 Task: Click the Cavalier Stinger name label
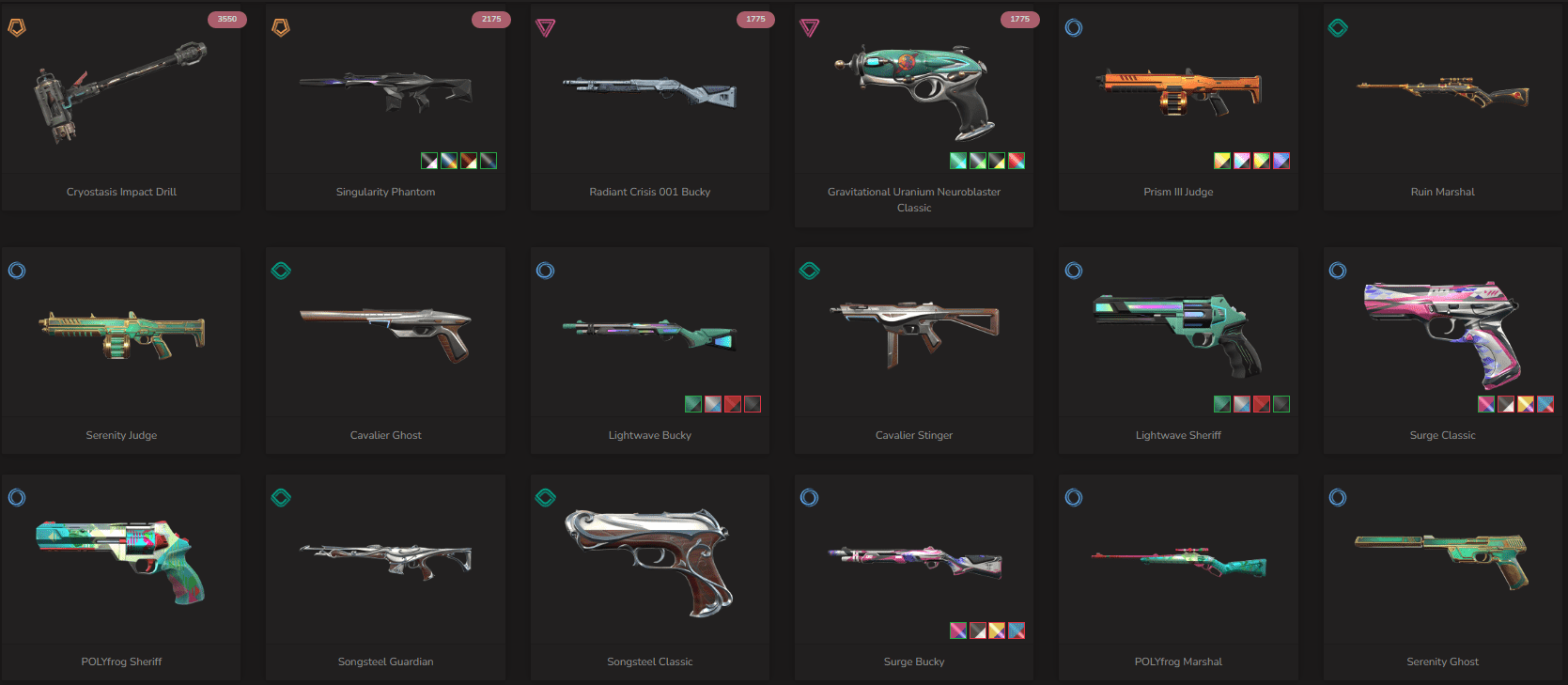coord(913,435)
